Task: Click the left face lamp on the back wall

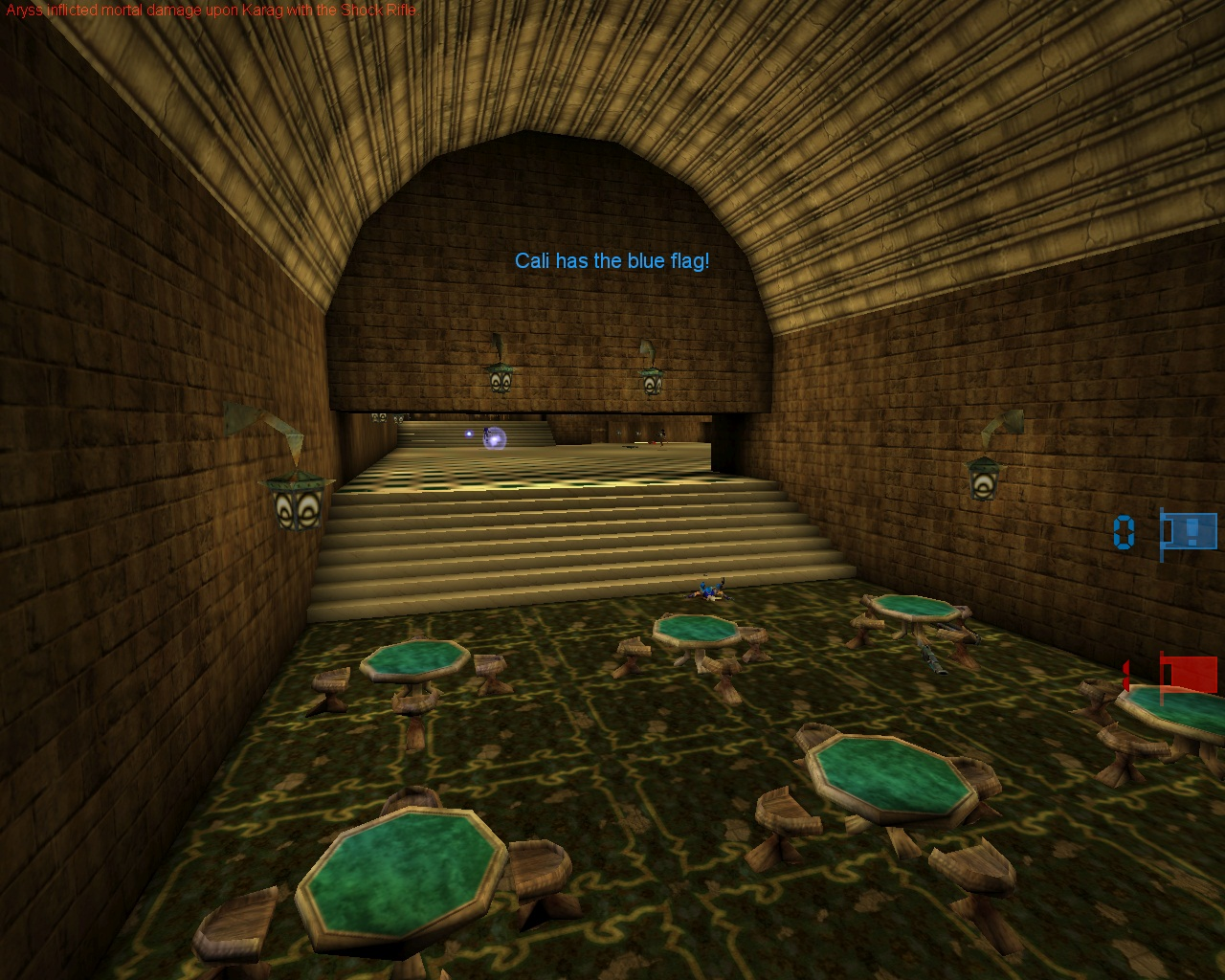Action: pyautogui.click(x=501, y=379)
